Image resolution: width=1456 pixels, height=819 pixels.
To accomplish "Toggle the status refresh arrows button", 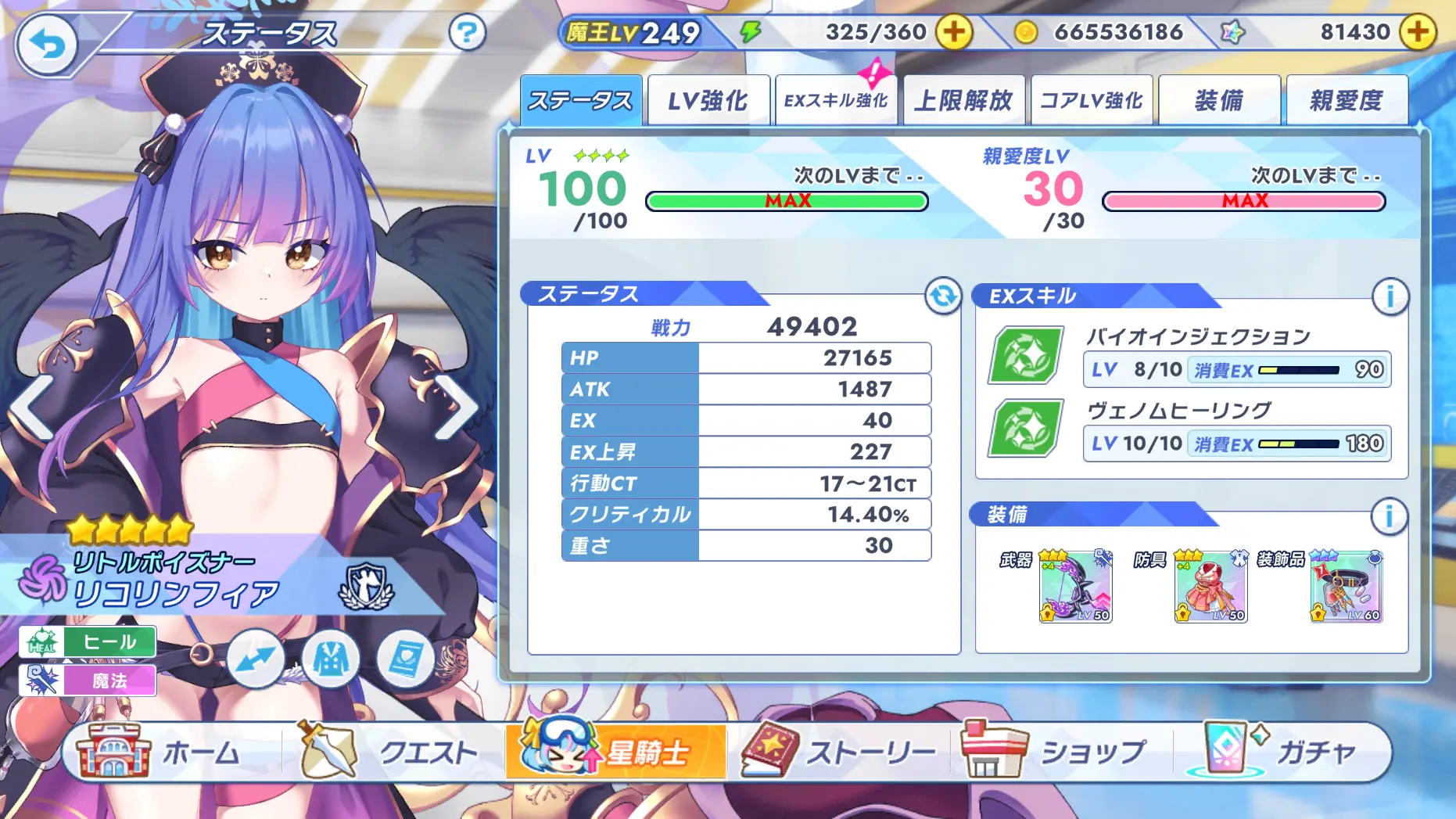I will (x=943, y=296).
